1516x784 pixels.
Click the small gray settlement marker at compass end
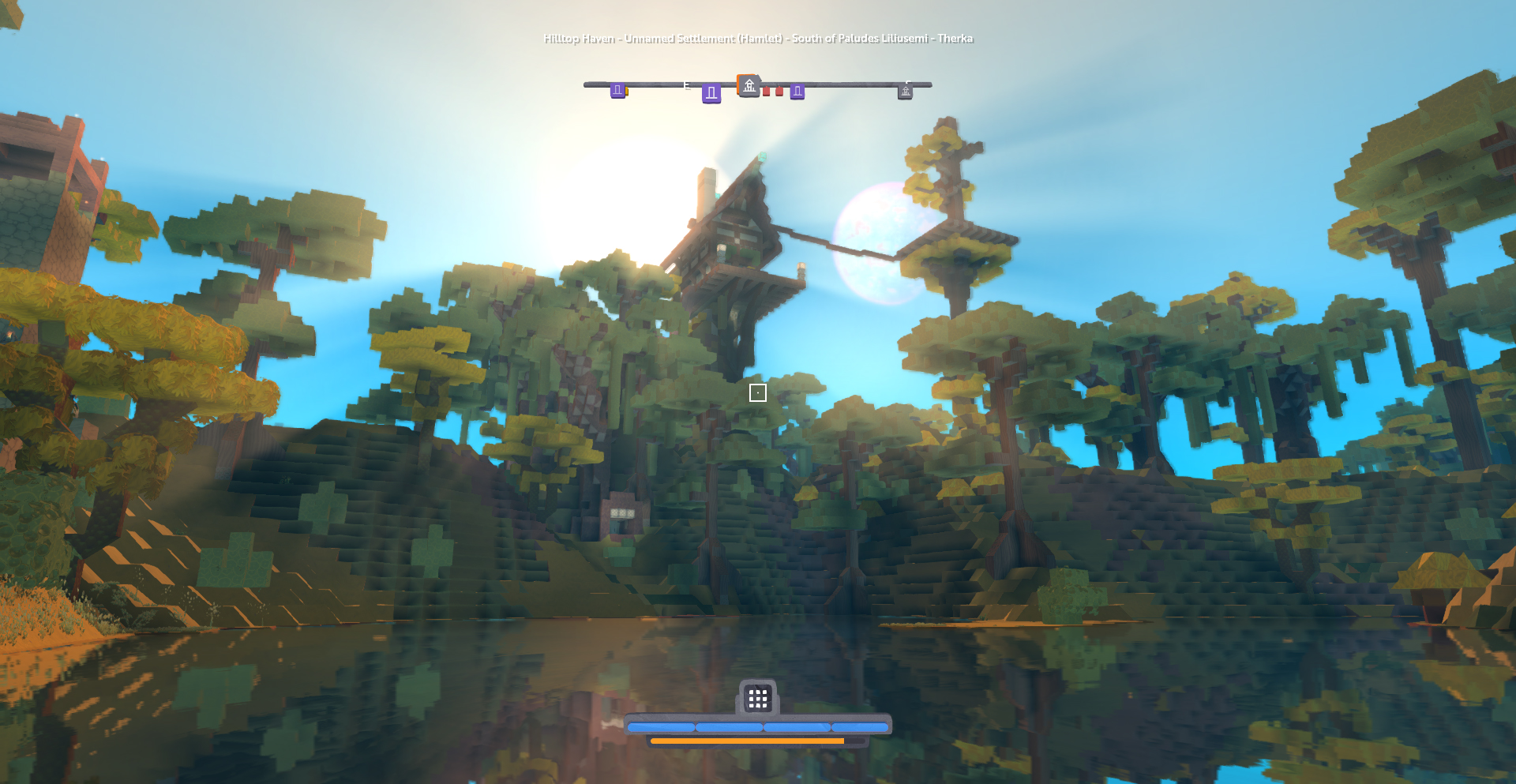pos(906,92)
